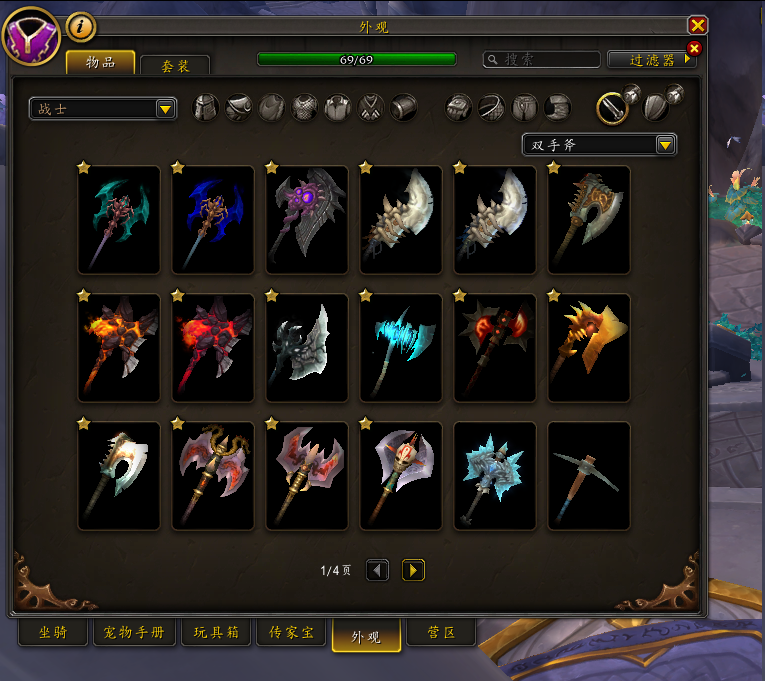The width and height of the screenshot is (765, 681).
Task: Select the flaming orange axe appearance
Action: [x=119, y=348]
